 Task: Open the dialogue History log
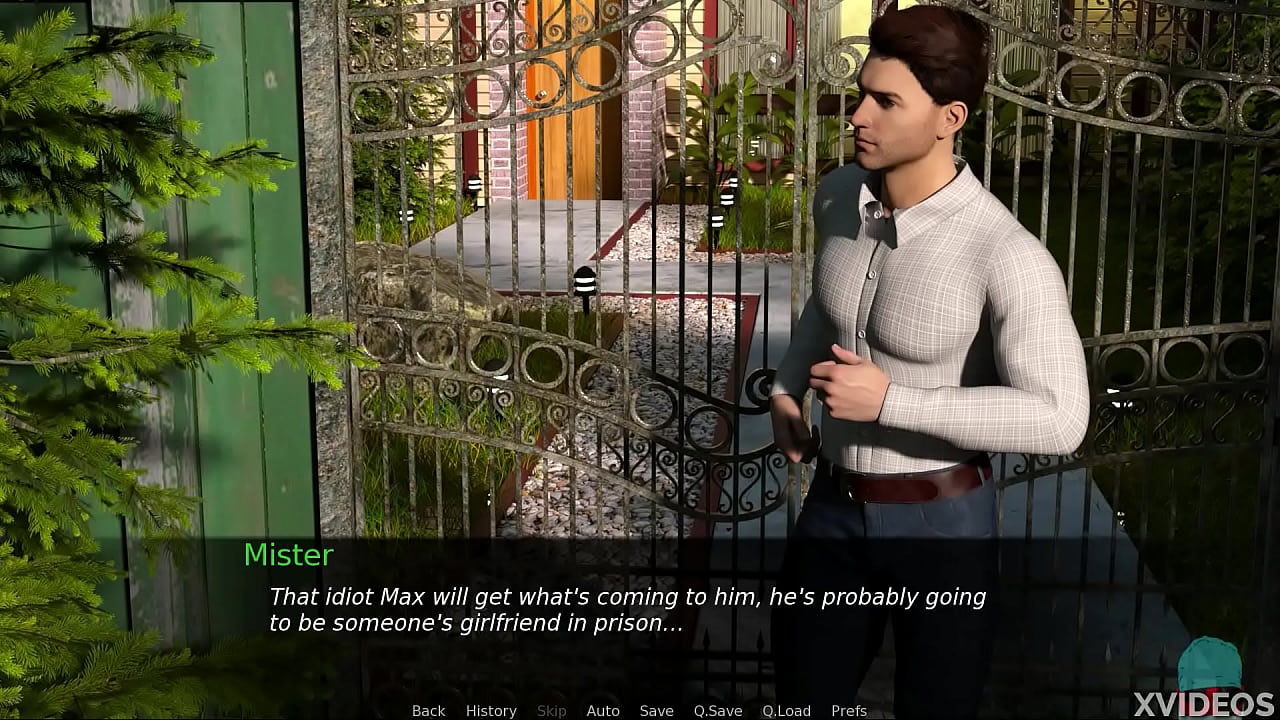pos(491,711)
